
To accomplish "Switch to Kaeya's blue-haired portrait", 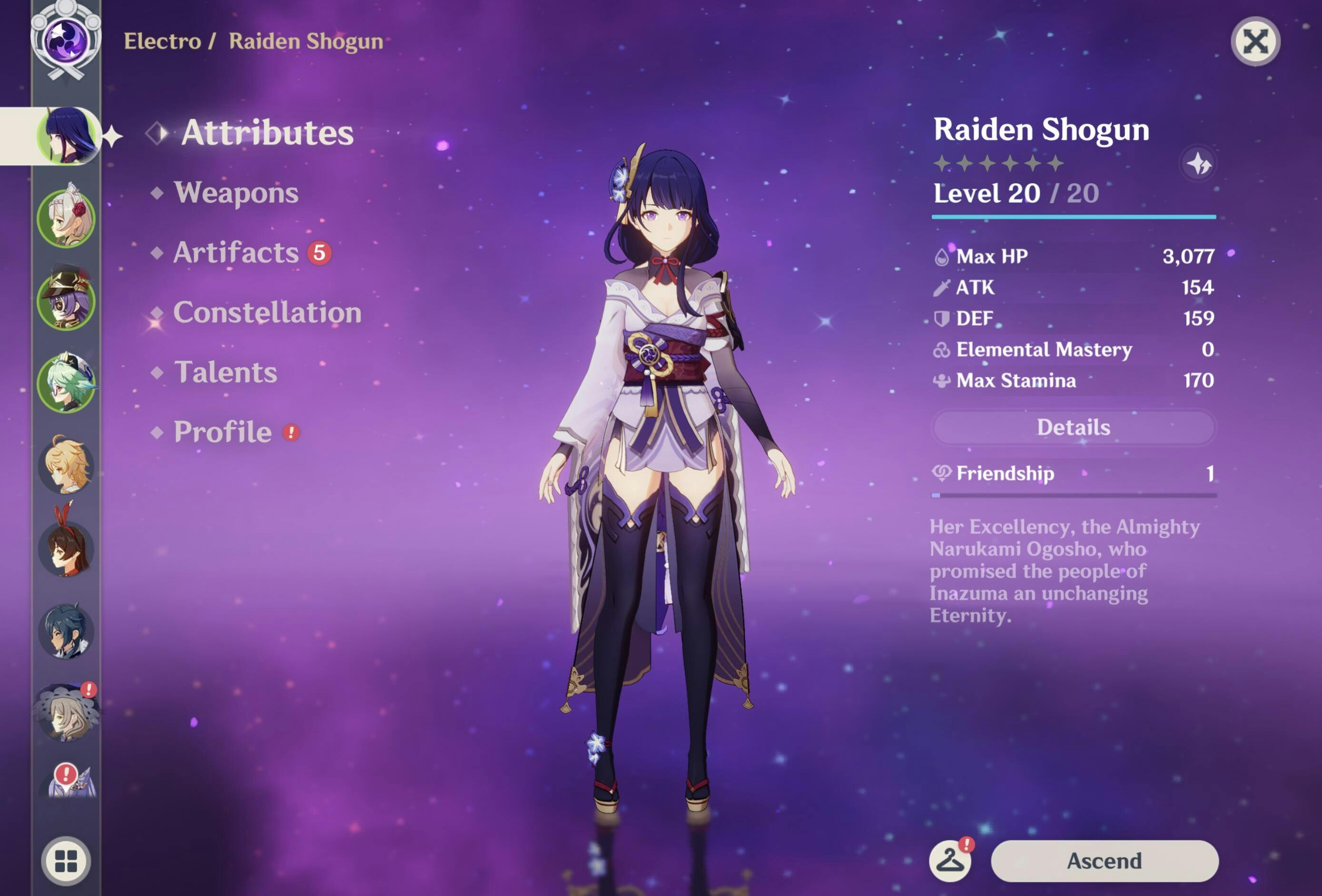I will click(x=66, y=631).
